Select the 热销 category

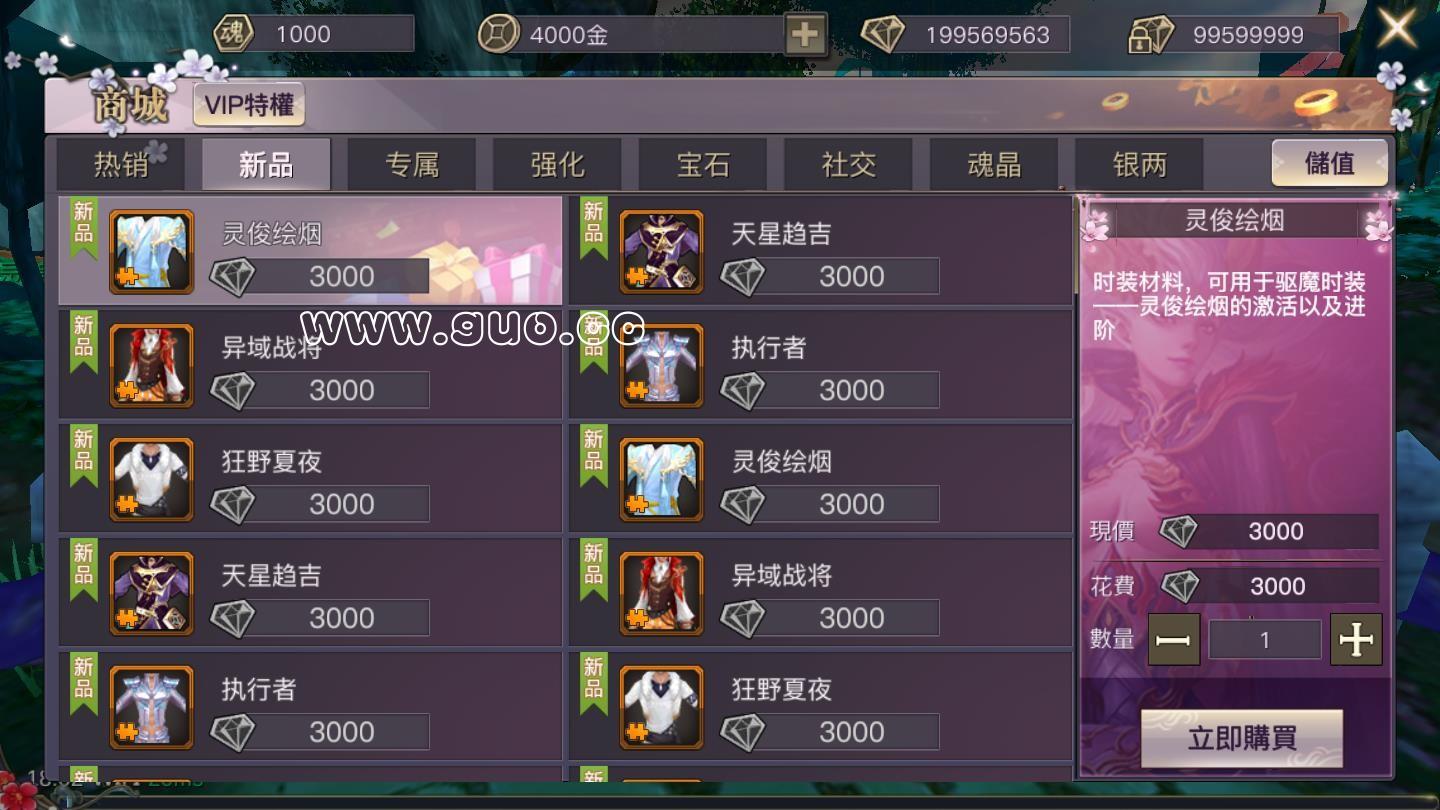click(x=120, y=163)
